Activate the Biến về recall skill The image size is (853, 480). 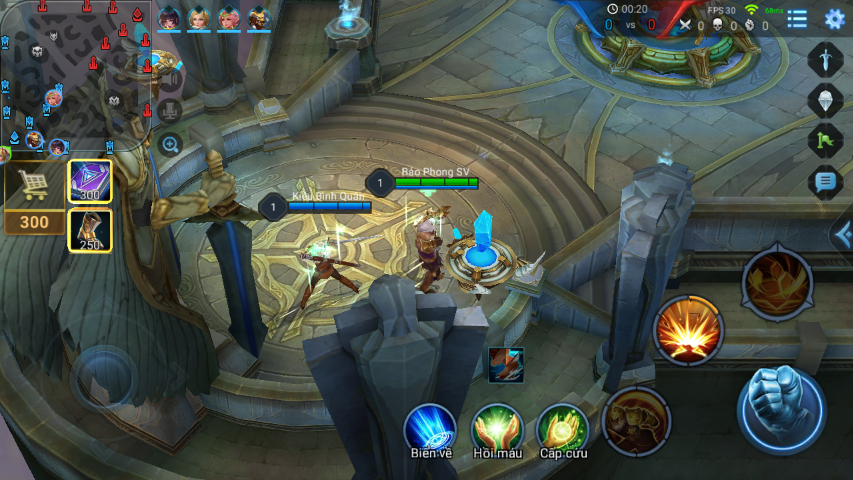pos(430,430)
